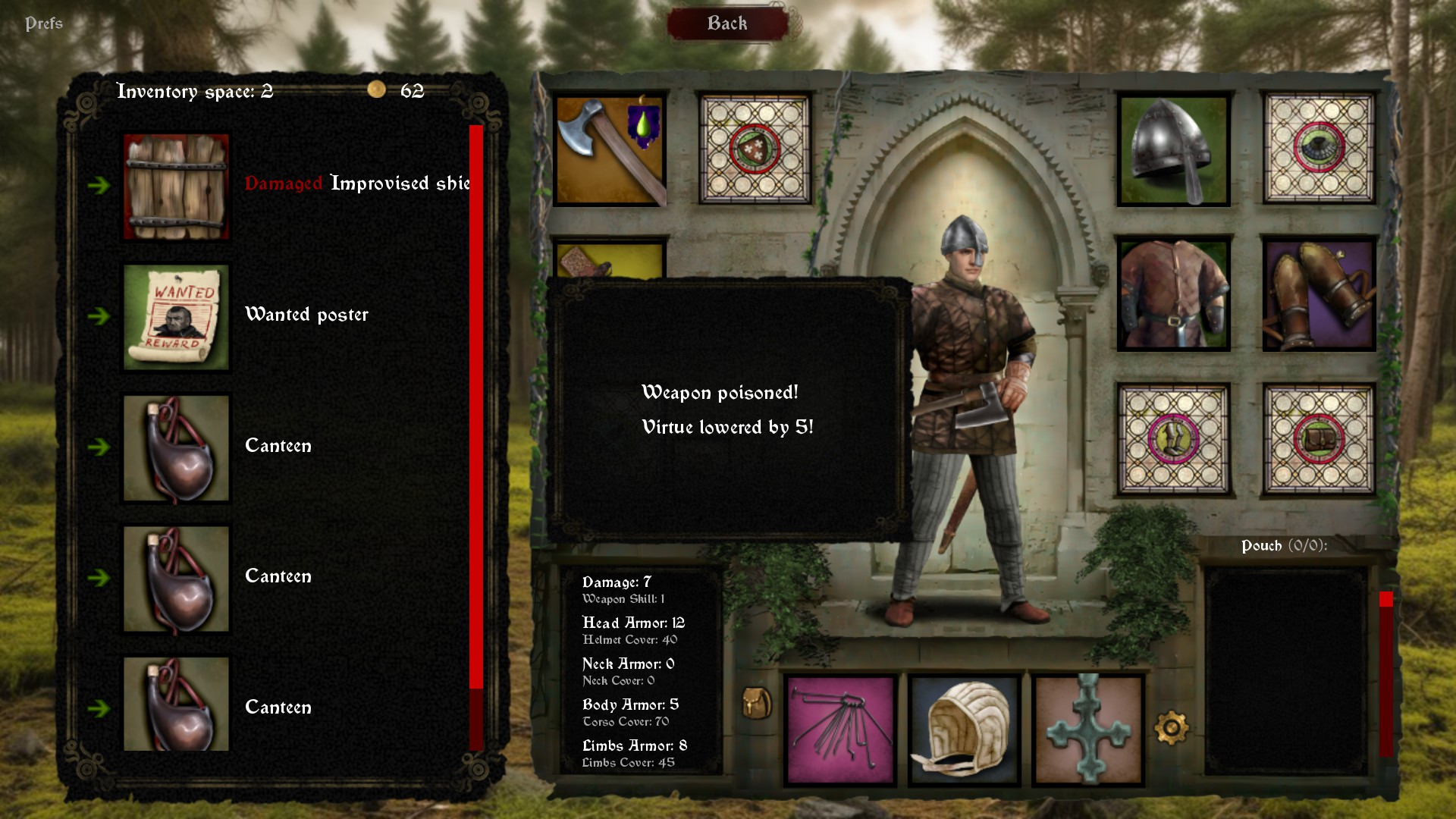1456x819 pixels.
Task: Open the backpack icon
Action: (x=756, y=703)
